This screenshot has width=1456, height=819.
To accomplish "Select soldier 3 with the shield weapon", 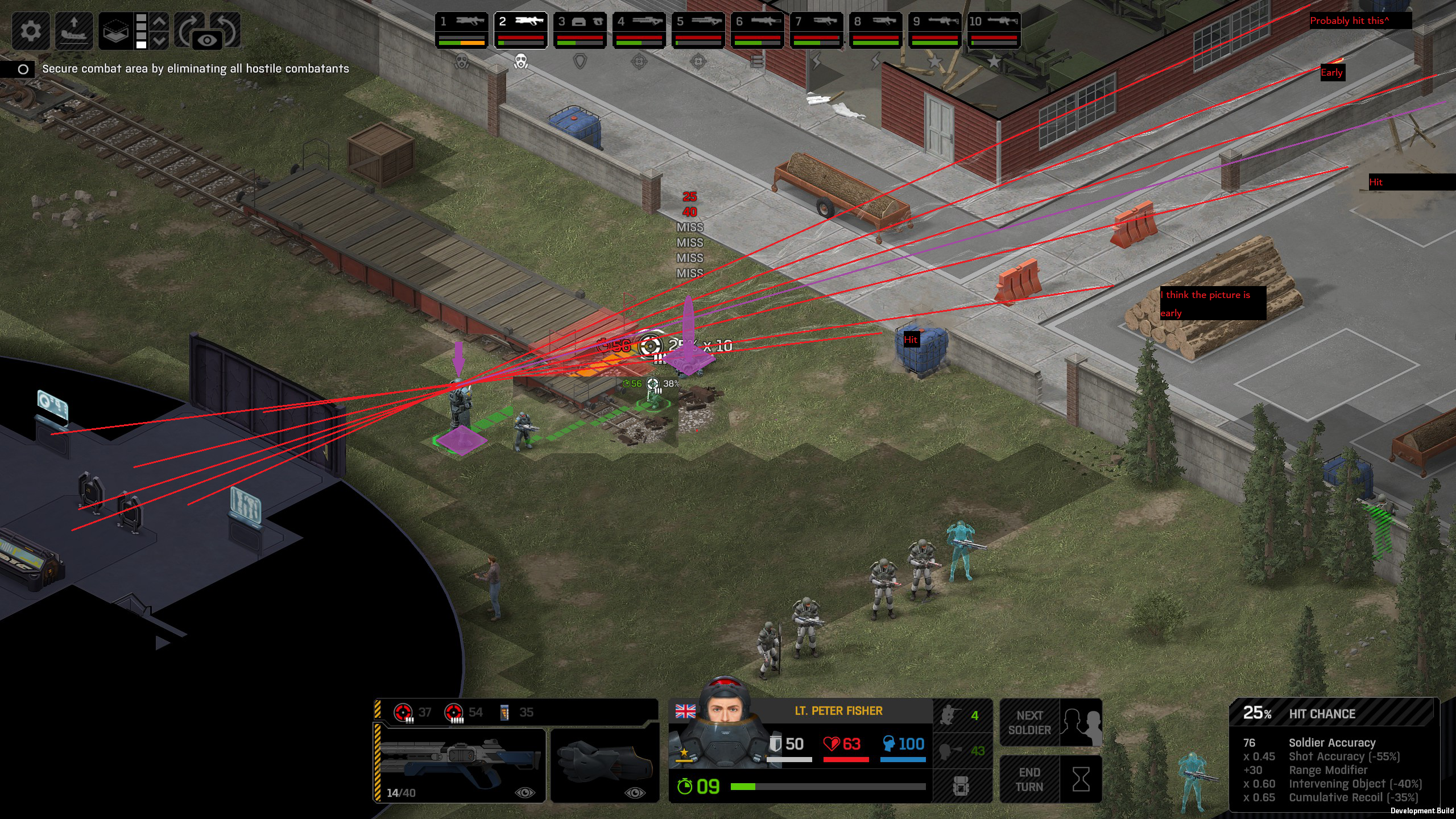I will [580, 30].
